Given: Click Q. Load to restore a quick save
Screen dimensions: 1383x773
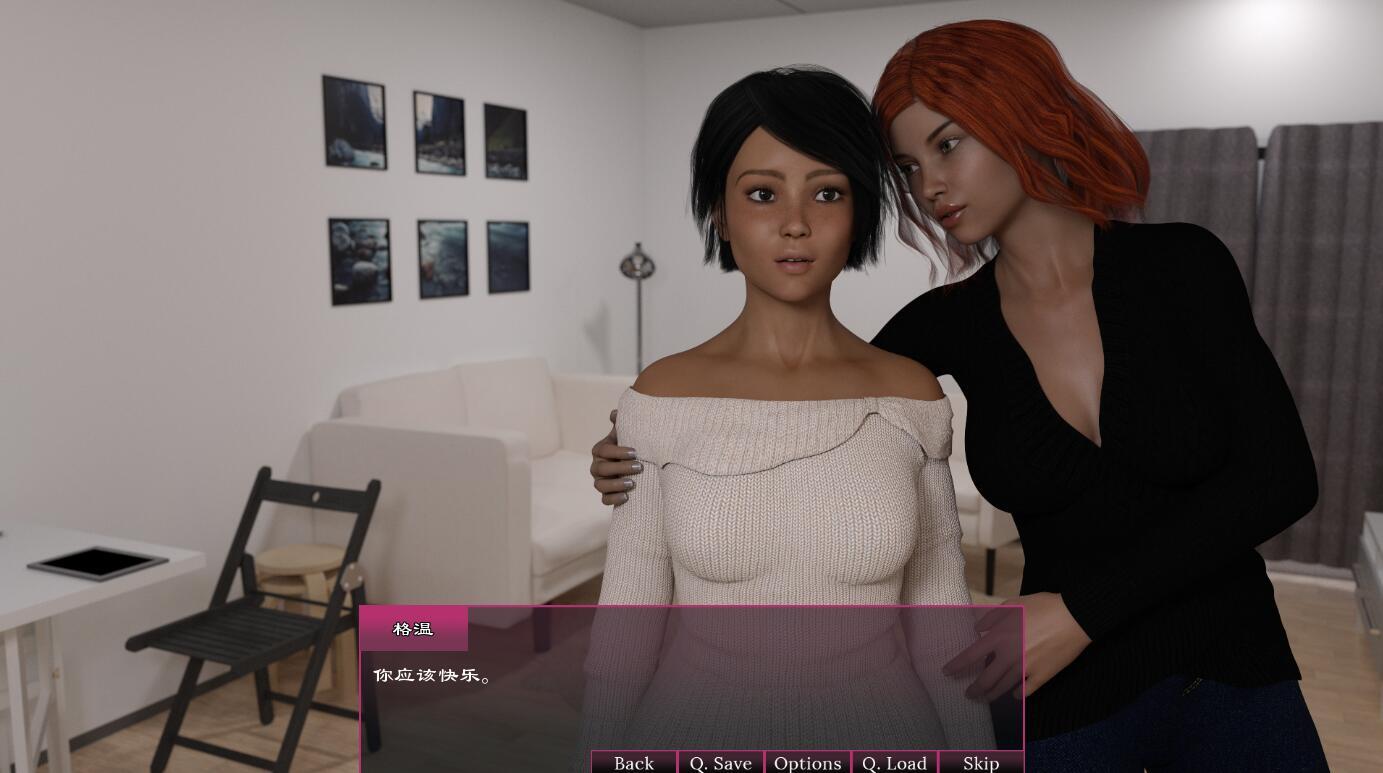Looking at the screenshot, I should pyautogui.click(x=893, y=762).
